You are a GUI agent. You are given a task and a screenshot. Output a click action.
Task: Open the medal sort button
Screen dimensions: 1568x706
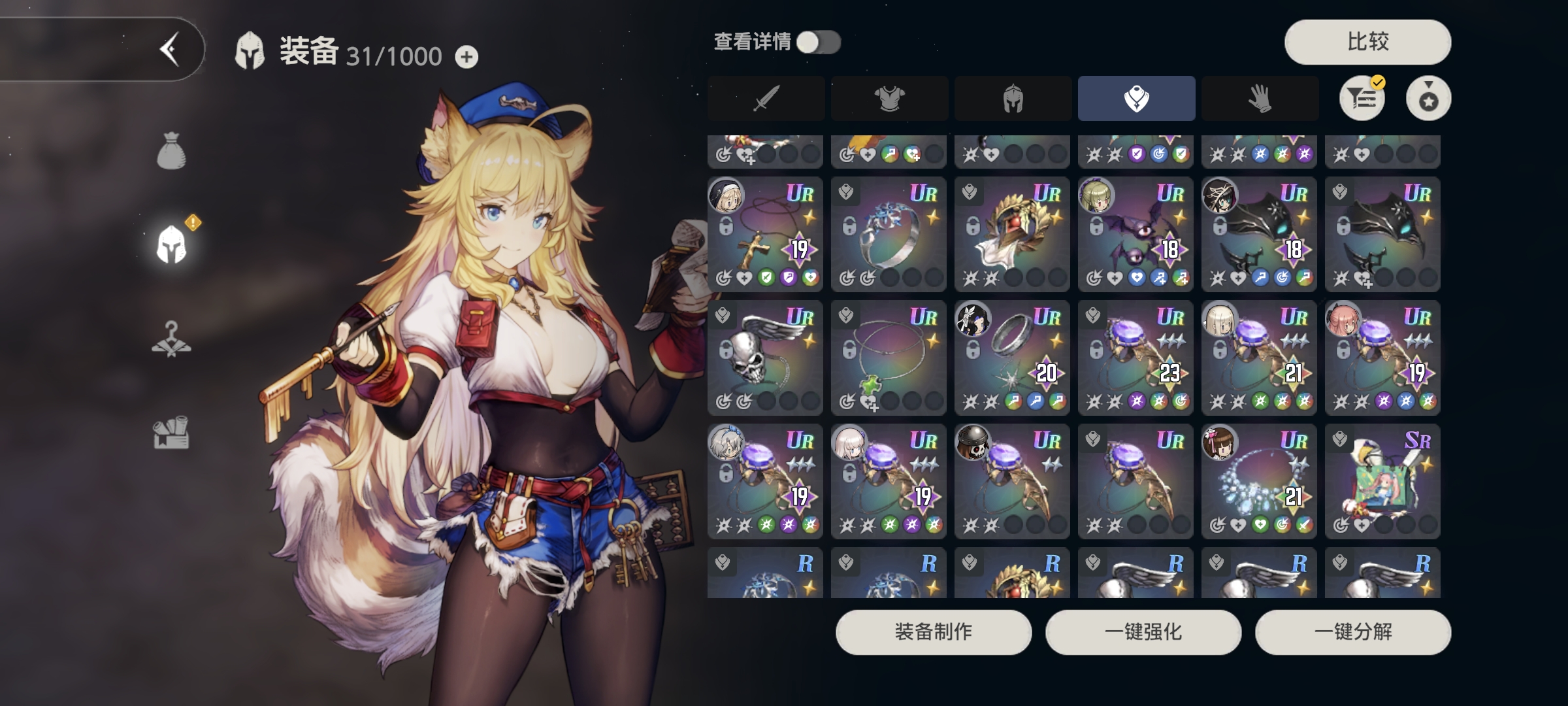click(x=1428, y=99)
